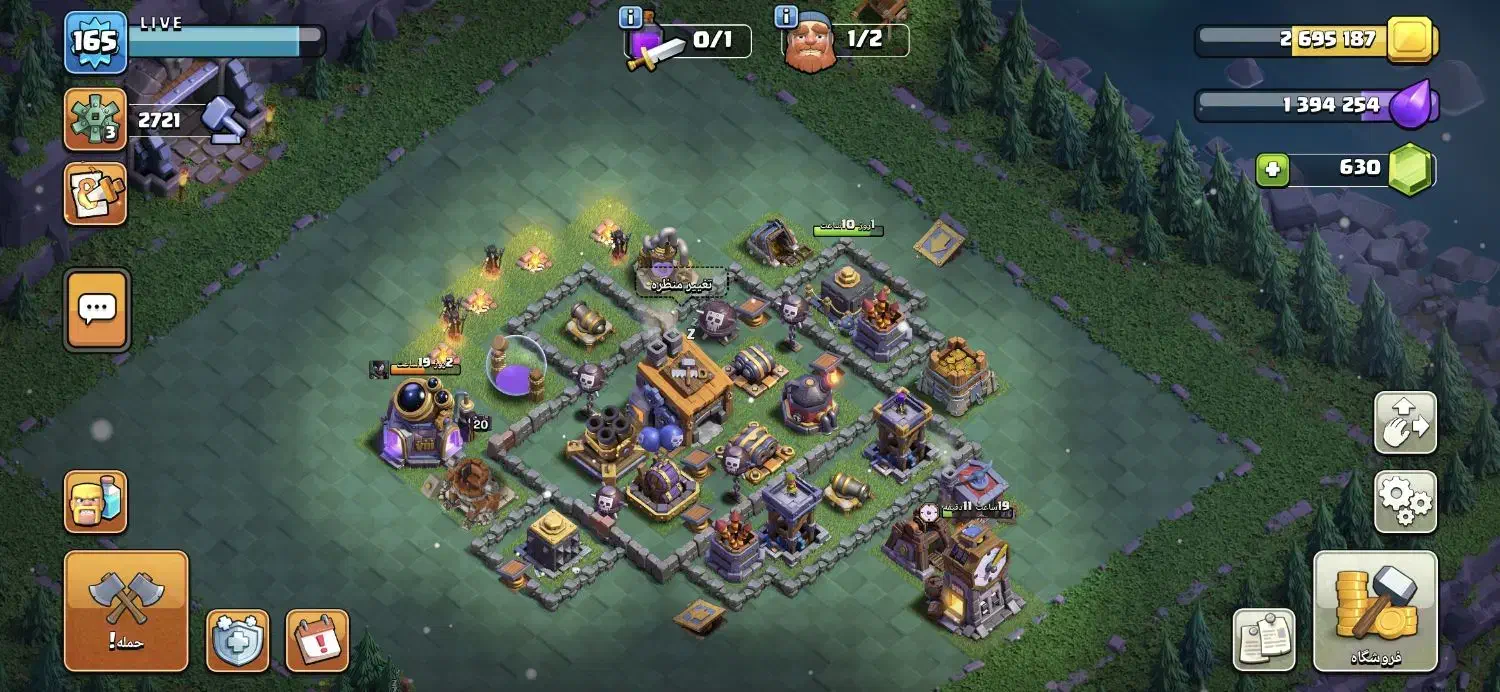Open the settings gears button
The height and width of the screenshot is (692, 1500).
(1405, 502)
